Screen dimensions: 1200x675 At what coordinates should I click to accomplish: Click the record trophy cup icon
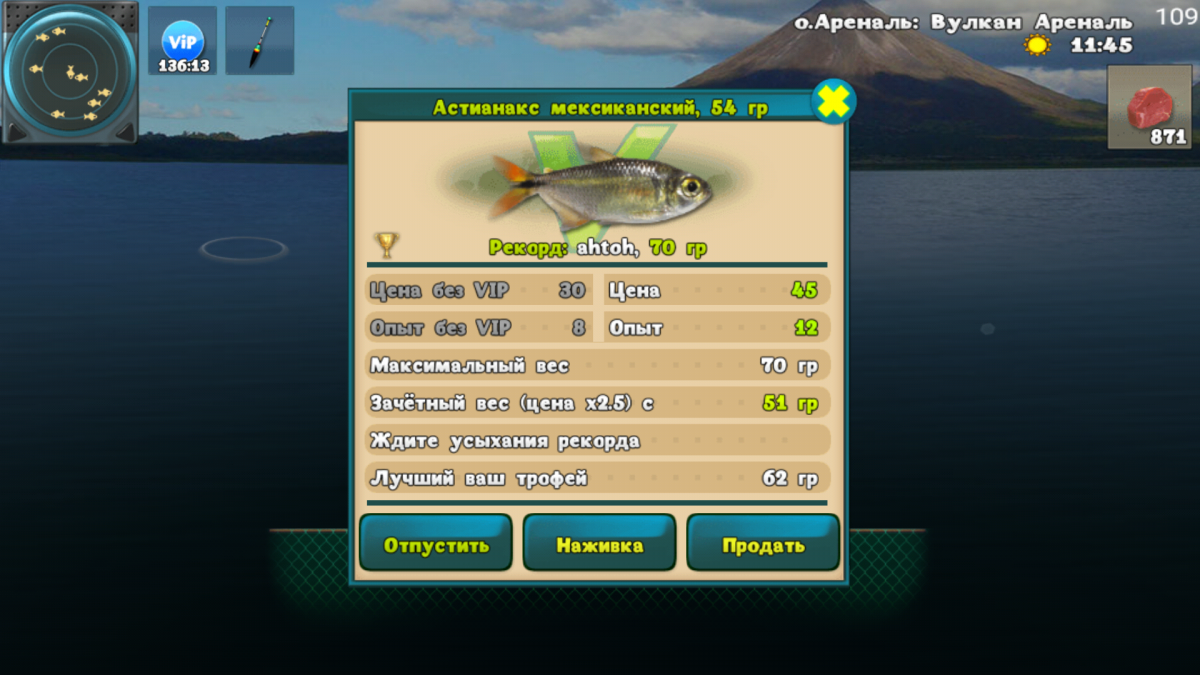[386, 245]
